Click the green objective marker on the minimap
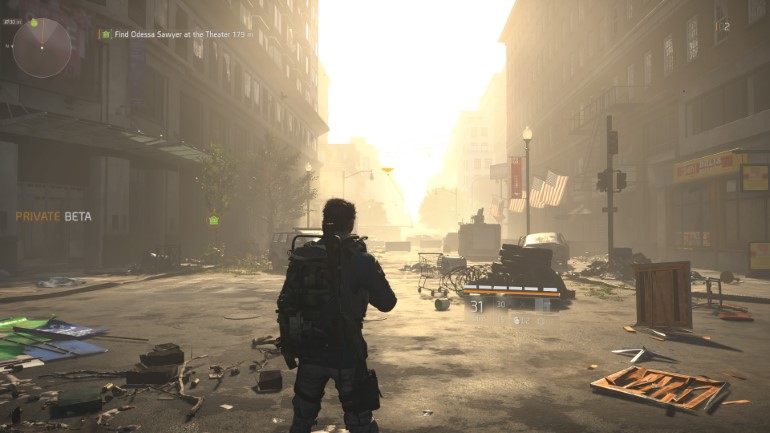The image size is (770, 433). [x=34, y=22]
